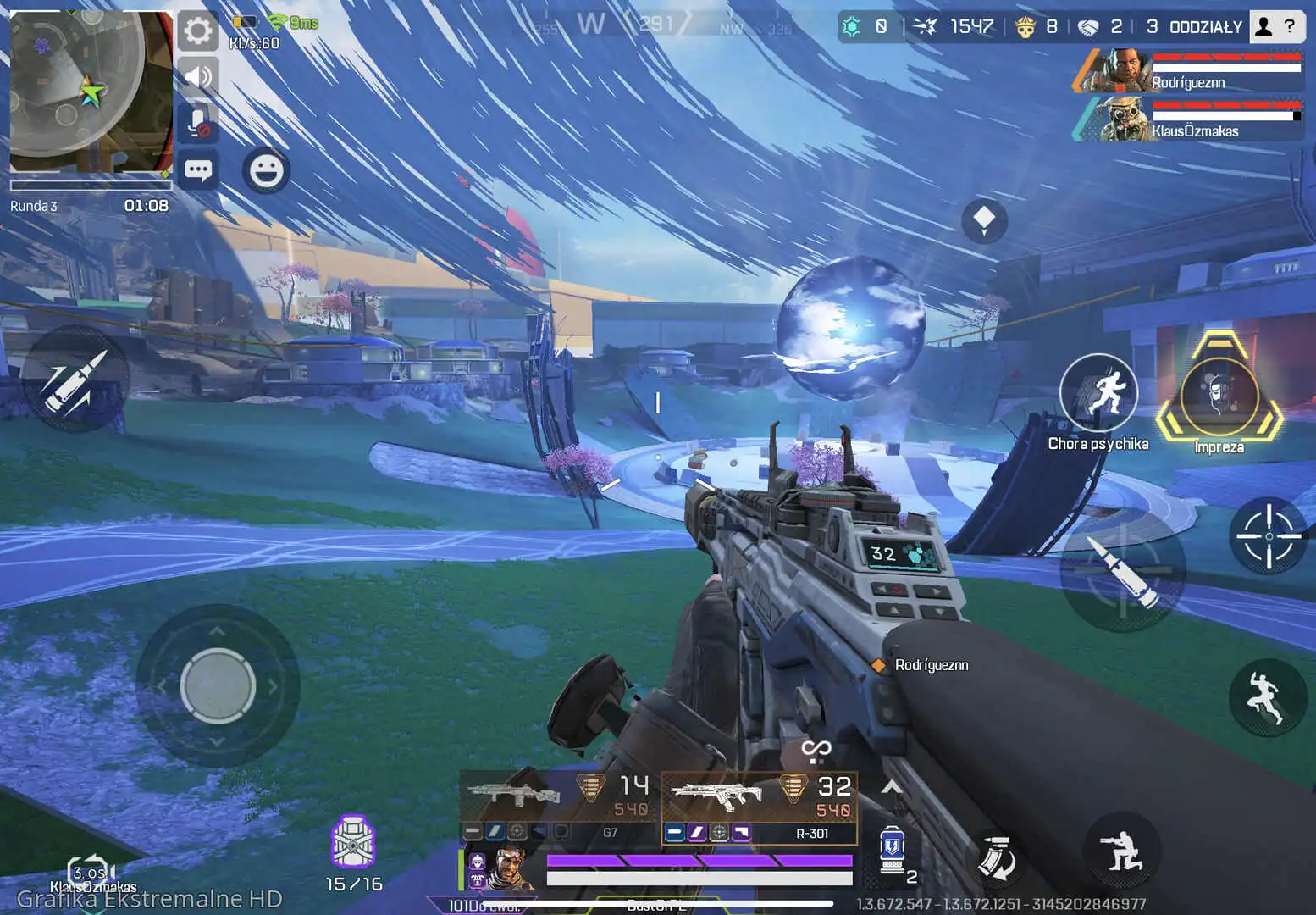The height and width of the screenshot is (915, 1316).
Task: Open the aim-down-sights crosshair icon
Action: tap(1268, 535)
